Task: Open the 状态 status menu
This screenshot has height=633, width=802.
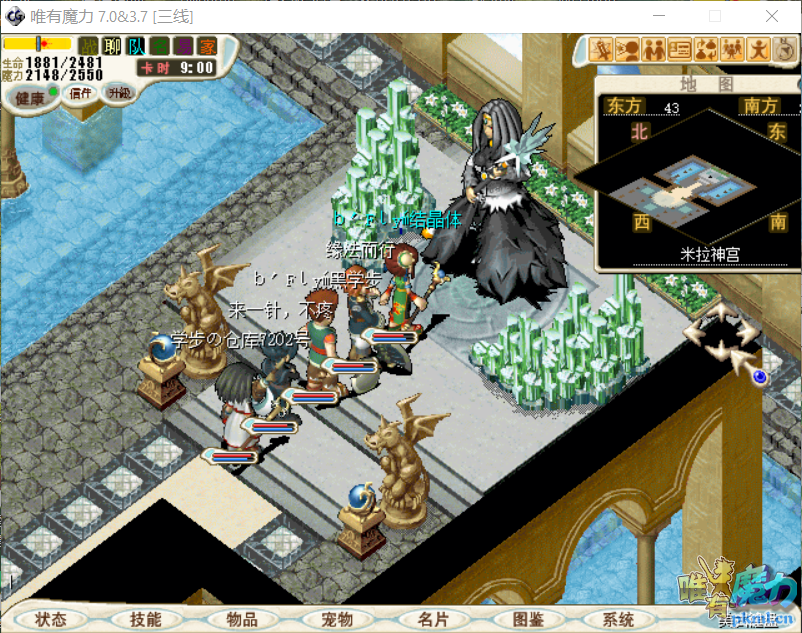Action: click(51, 619)
